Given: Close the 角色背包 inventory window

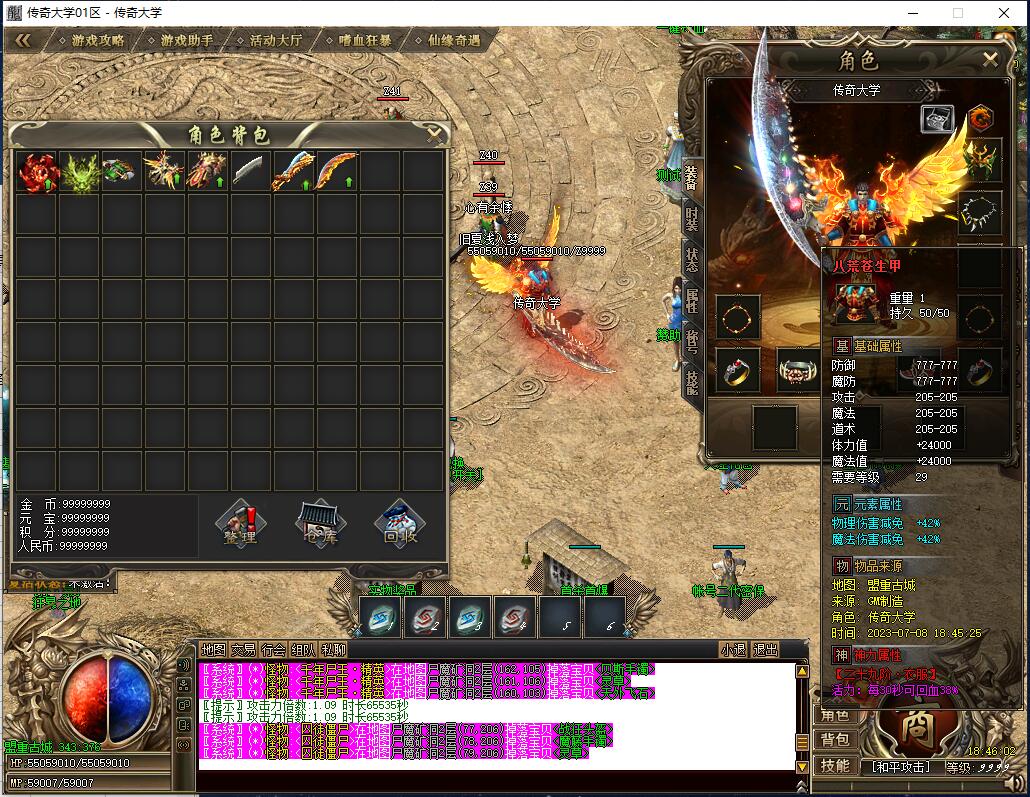Looking at the screenshot, I should (434, 132).
